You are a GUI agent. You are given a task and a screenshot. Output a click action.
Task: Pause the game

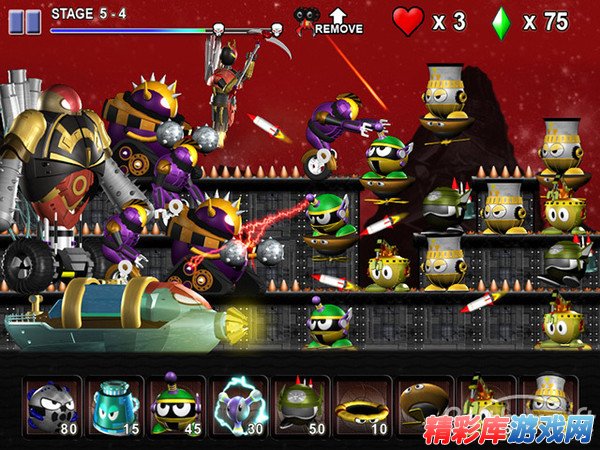[24, 21]
